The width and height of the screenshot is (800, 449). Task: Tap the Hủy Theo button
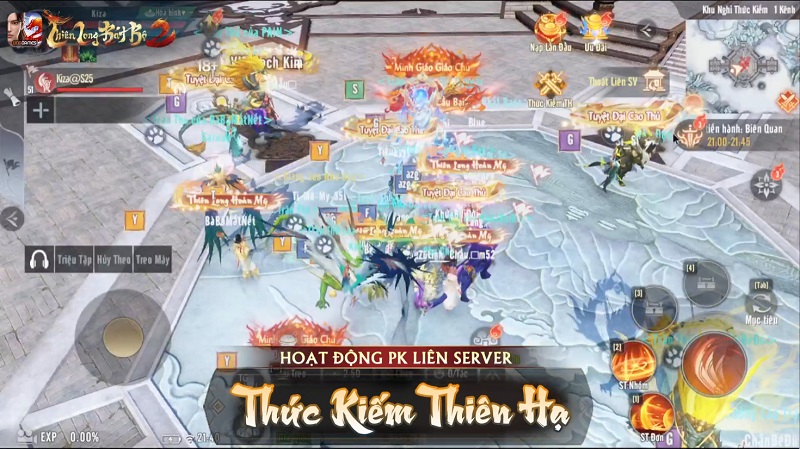point(113,259)
